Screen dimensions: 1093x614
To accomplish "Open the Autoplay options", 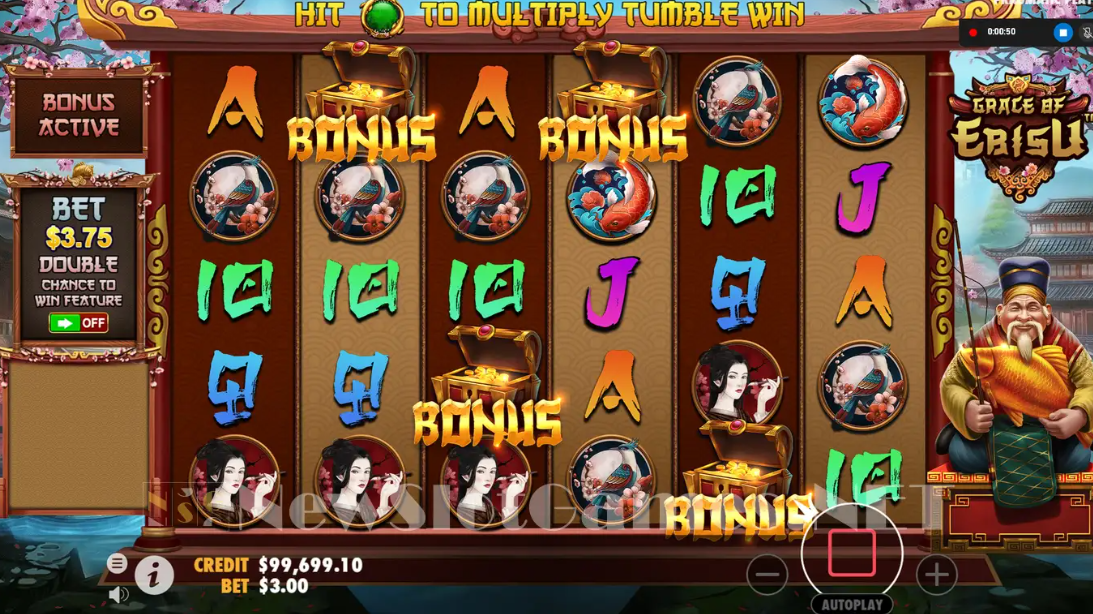I will tap(852, 604).
